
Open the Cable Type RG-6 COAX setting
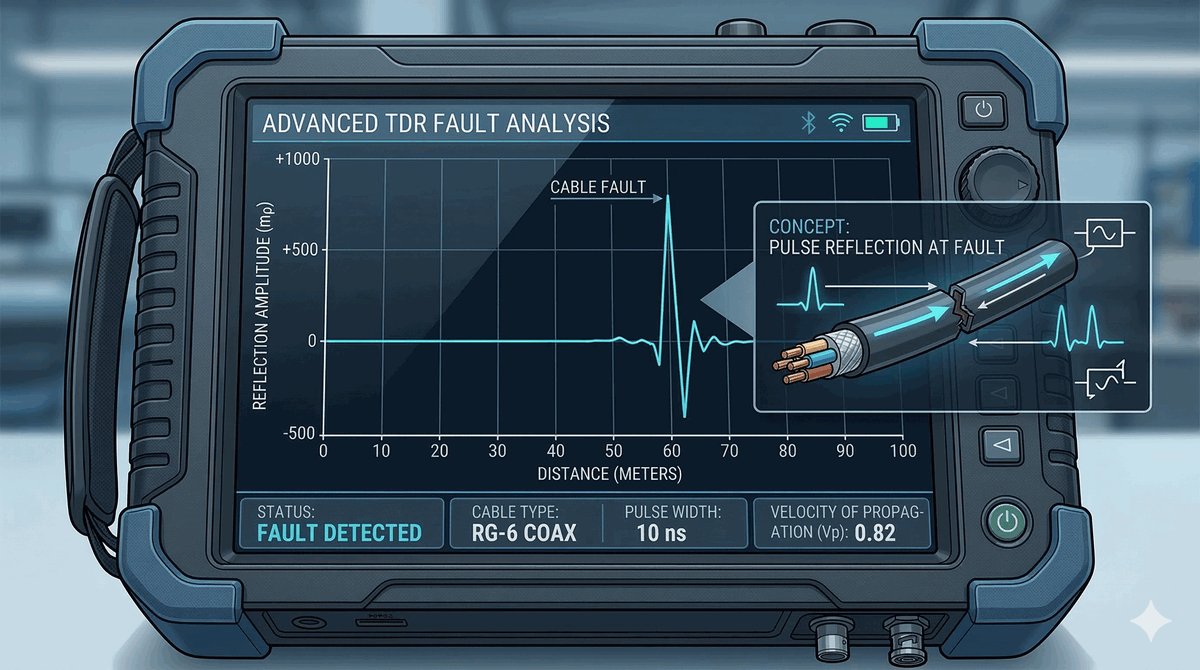[524, 522]
